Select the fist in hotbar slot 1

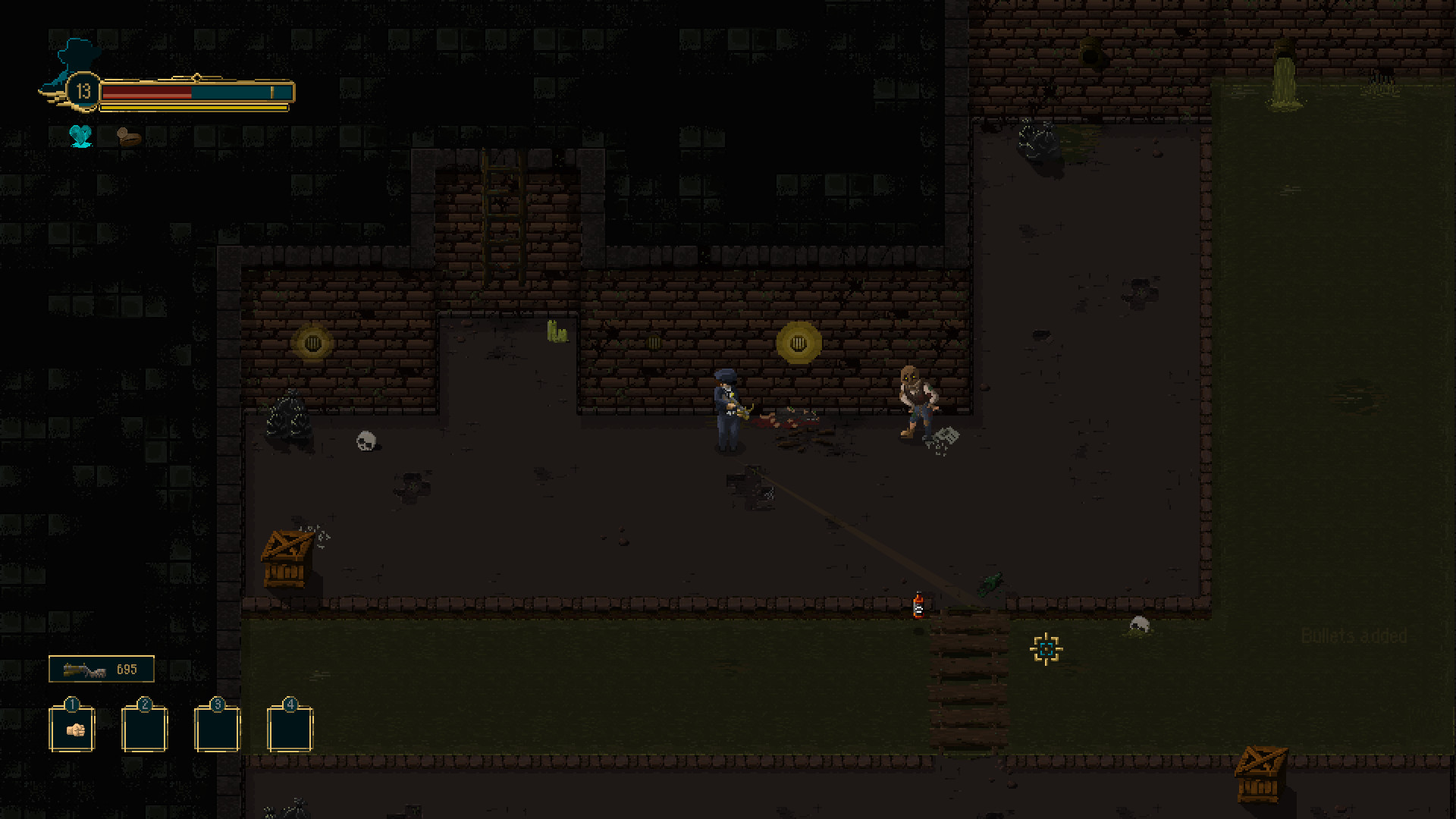(72, 730)
